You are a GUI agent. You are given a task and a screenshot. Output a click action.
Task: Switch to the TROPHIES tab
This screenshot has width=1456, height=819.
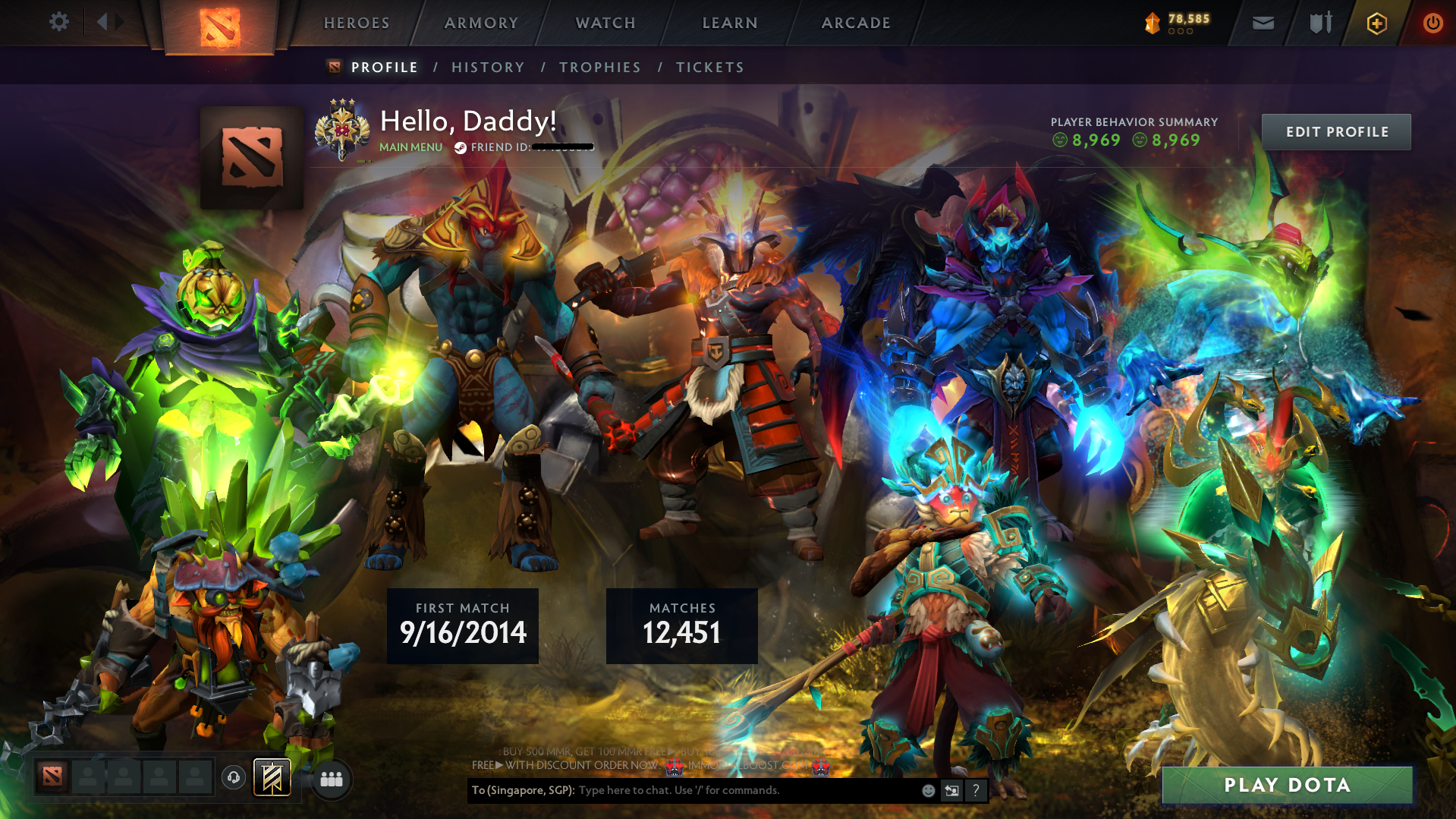pos(599,67)
